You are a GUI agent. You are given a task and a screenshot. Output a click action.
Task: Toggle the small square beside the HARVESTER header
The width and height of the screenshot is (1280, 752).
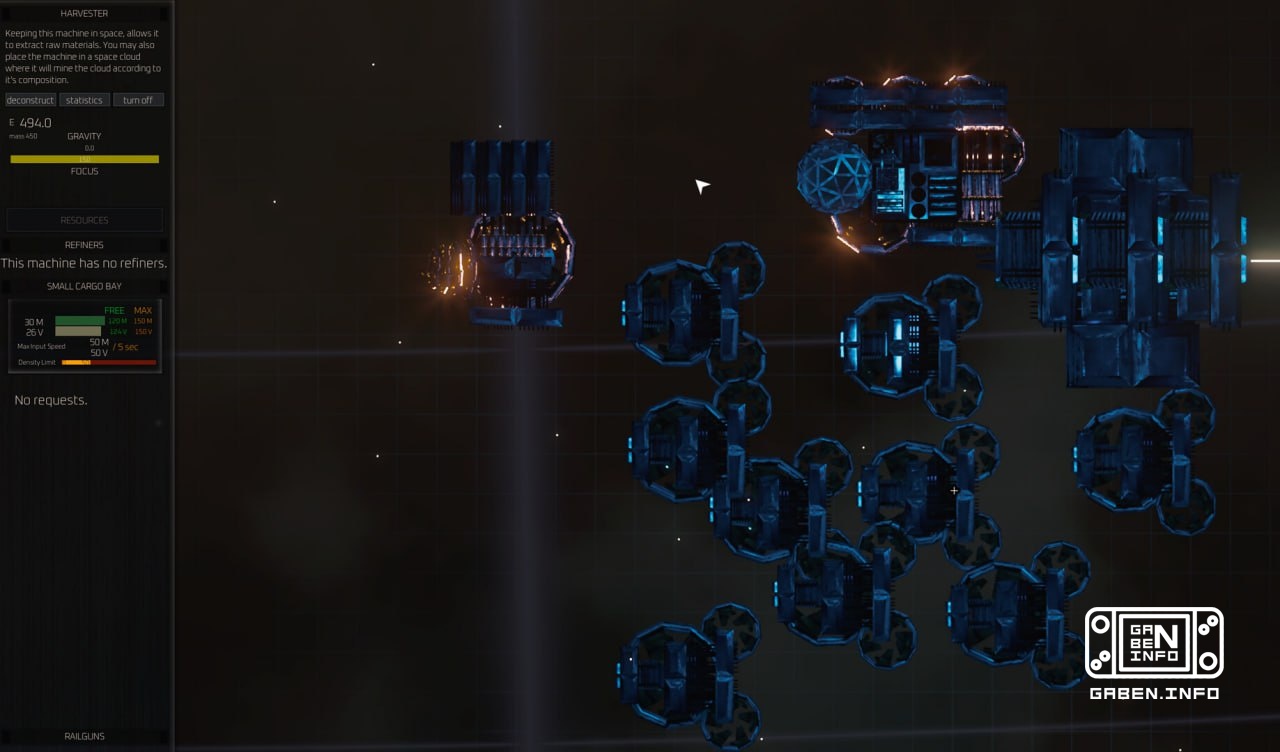click(x=8, y=13)
